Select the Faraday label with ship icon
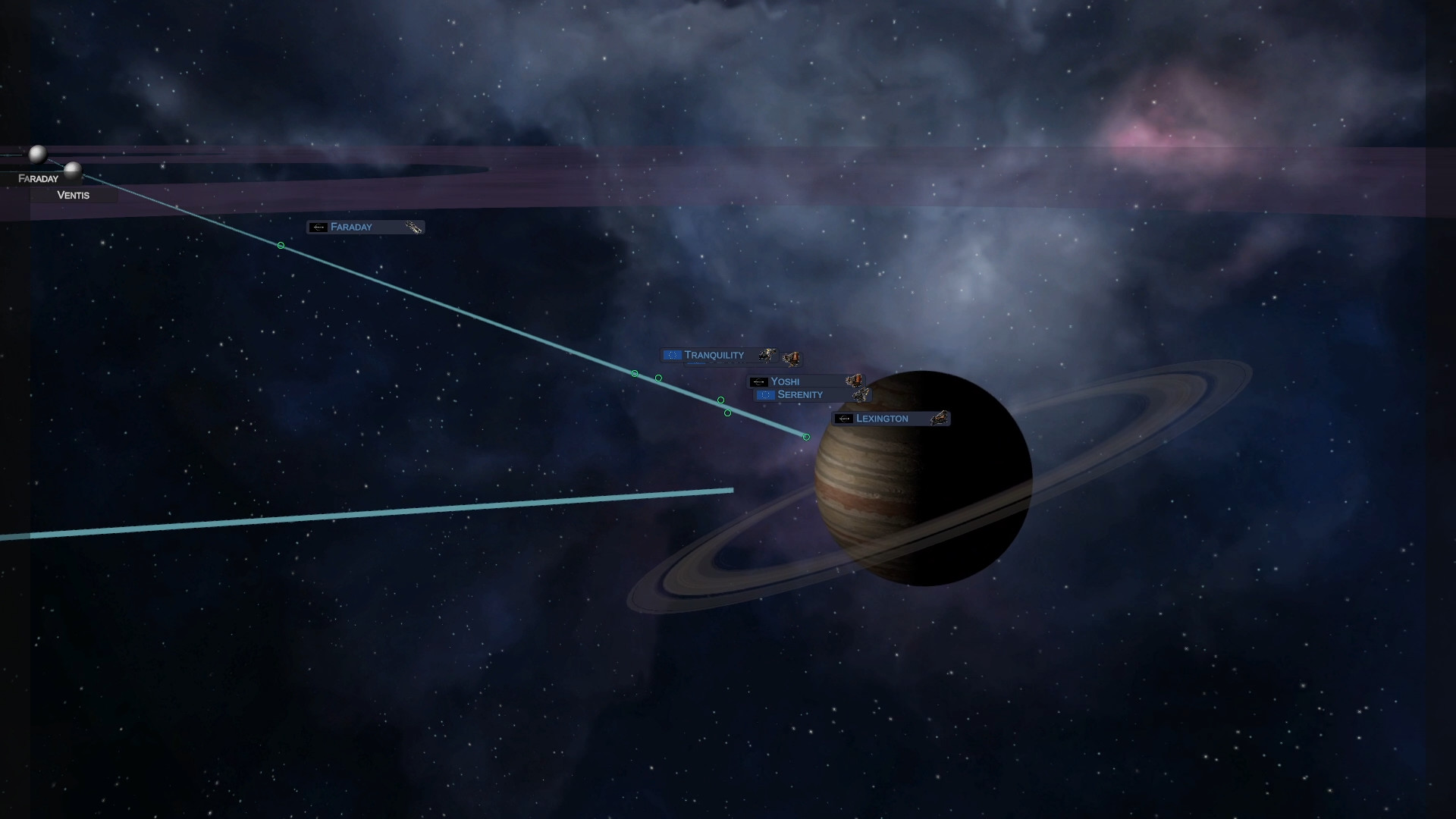Viewport: 1456px width, 819px height. [351, 227]
